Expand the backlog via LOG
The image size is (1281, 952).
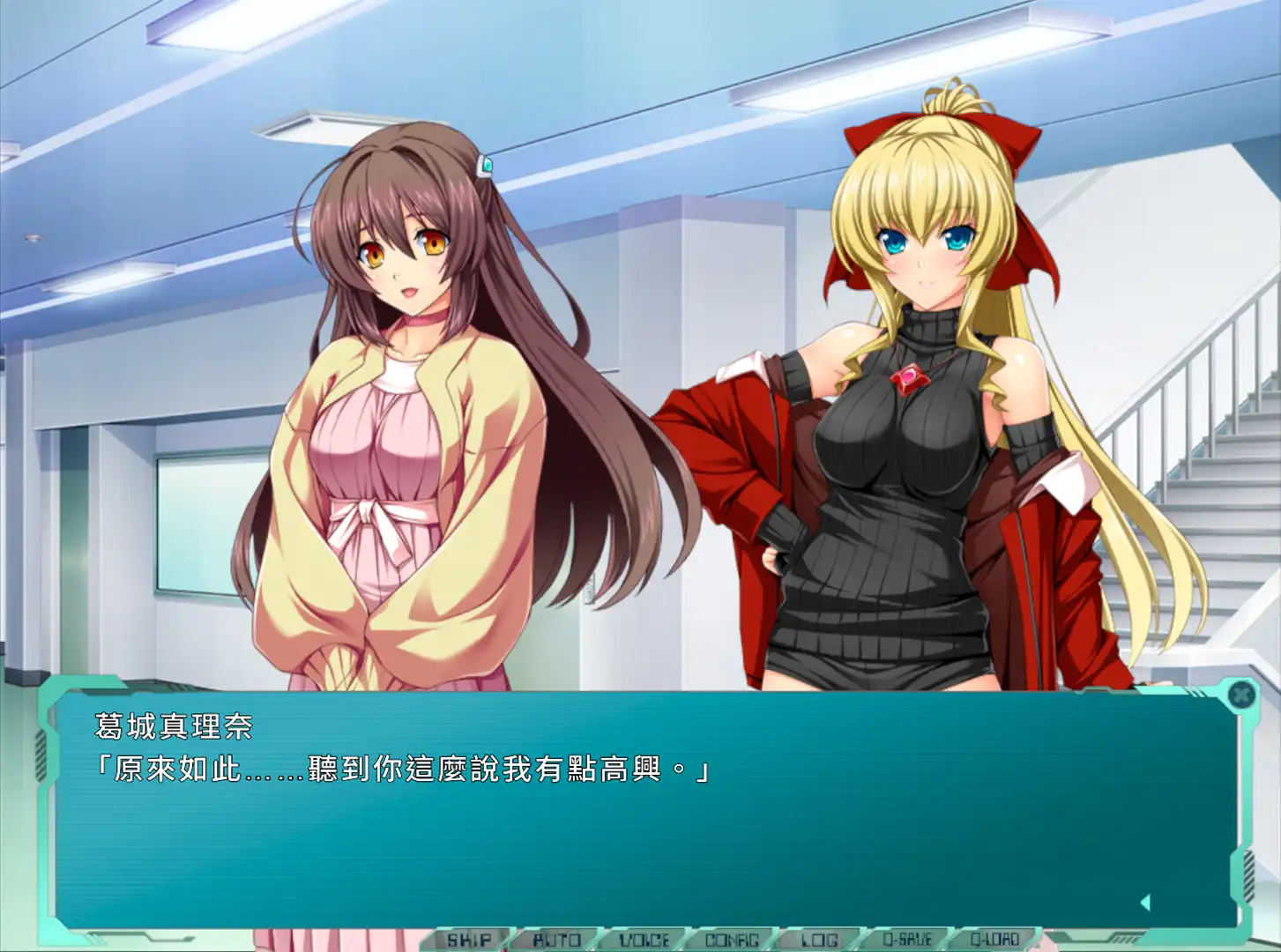point(820,939)
